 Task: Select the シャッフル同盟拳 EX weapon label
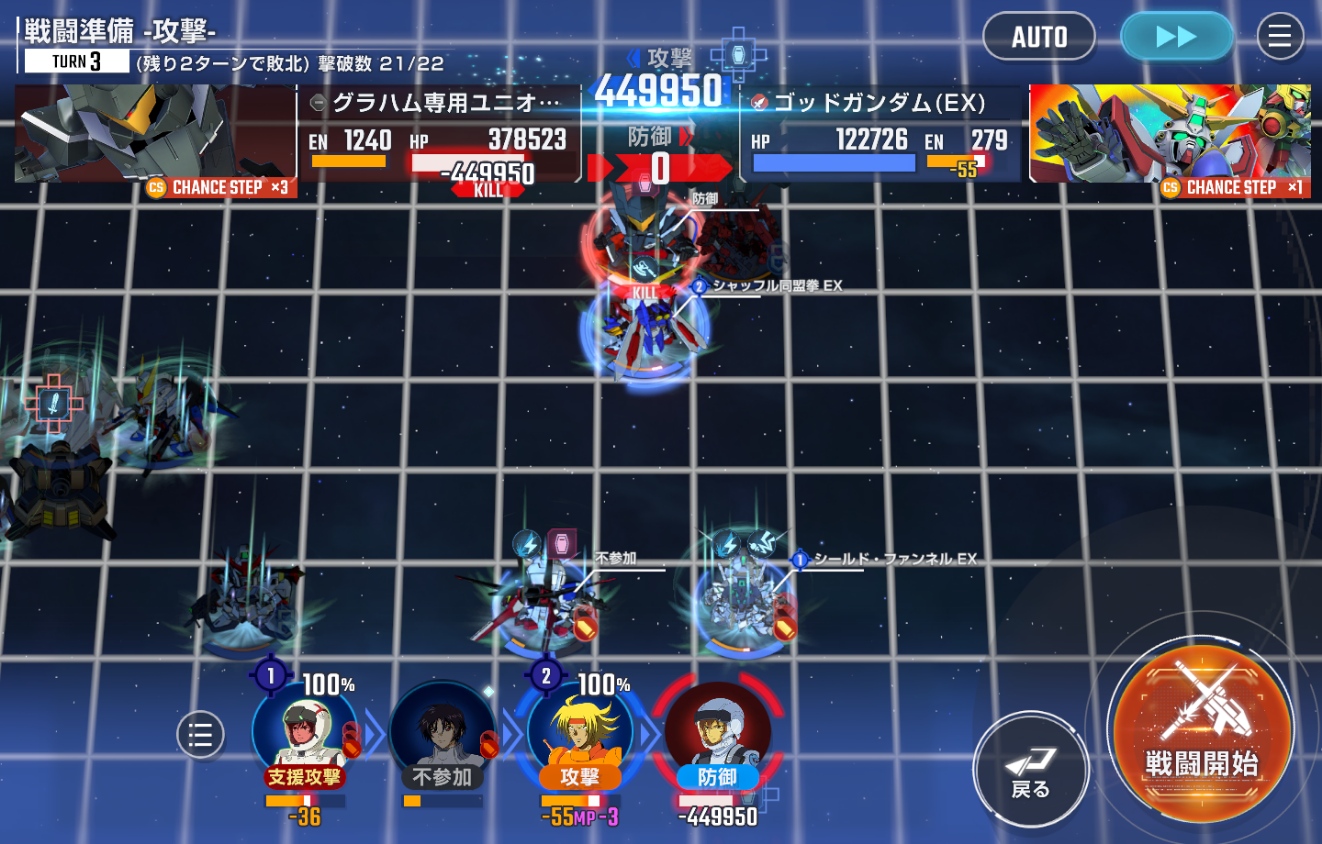point(777,286)
